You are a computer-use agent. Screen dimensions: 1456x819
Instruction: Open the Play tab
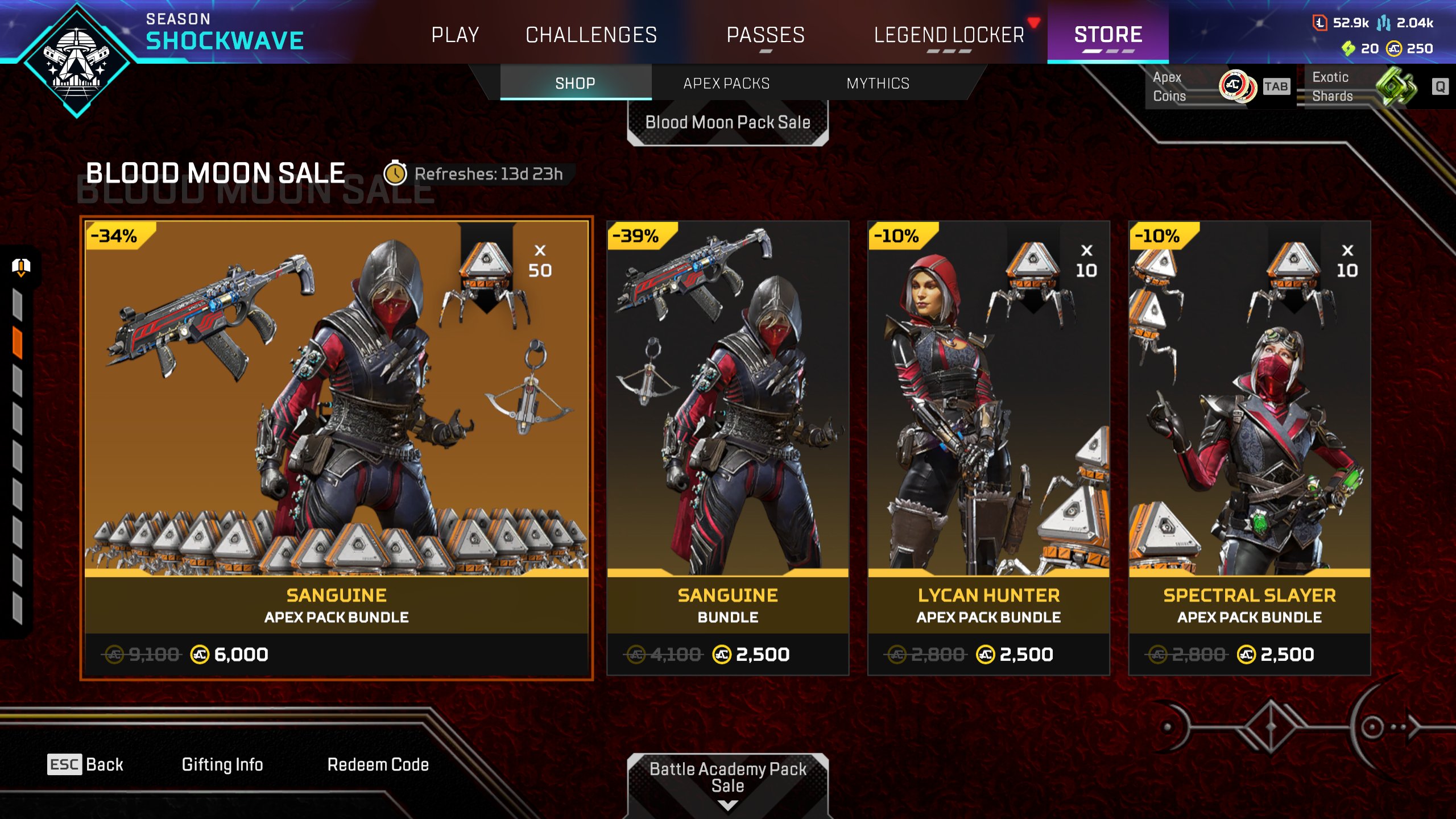(455, 35)
